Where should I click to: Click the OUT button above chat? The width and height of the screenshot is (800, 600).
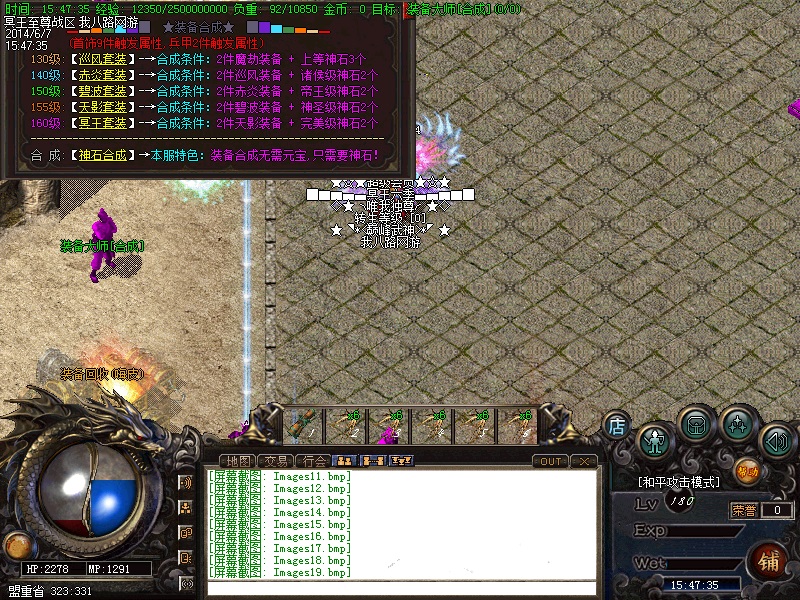point(550,461)
